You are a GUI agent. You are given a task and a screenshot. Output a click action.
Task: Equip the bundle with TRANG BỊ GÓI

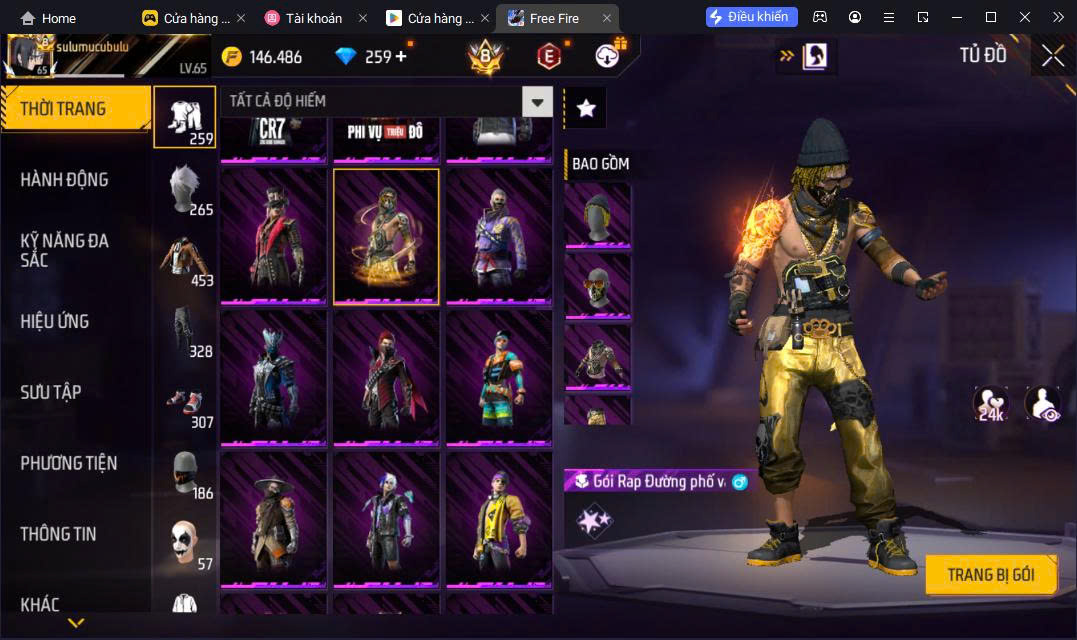pos(990,575)
